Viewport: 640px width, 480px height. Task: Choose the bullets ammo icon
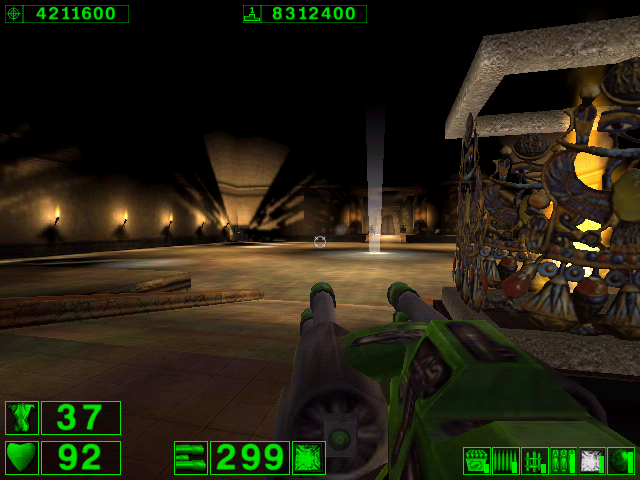505,461
